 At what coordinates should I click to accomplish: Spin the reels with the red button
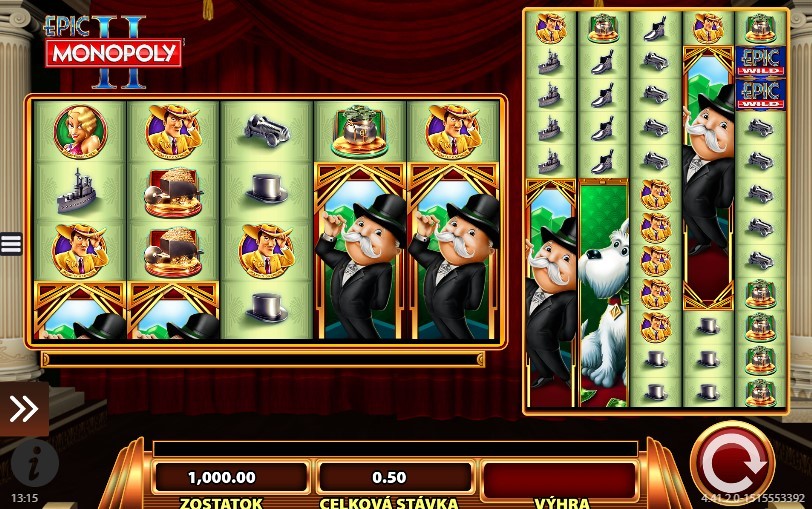[732, 463]
